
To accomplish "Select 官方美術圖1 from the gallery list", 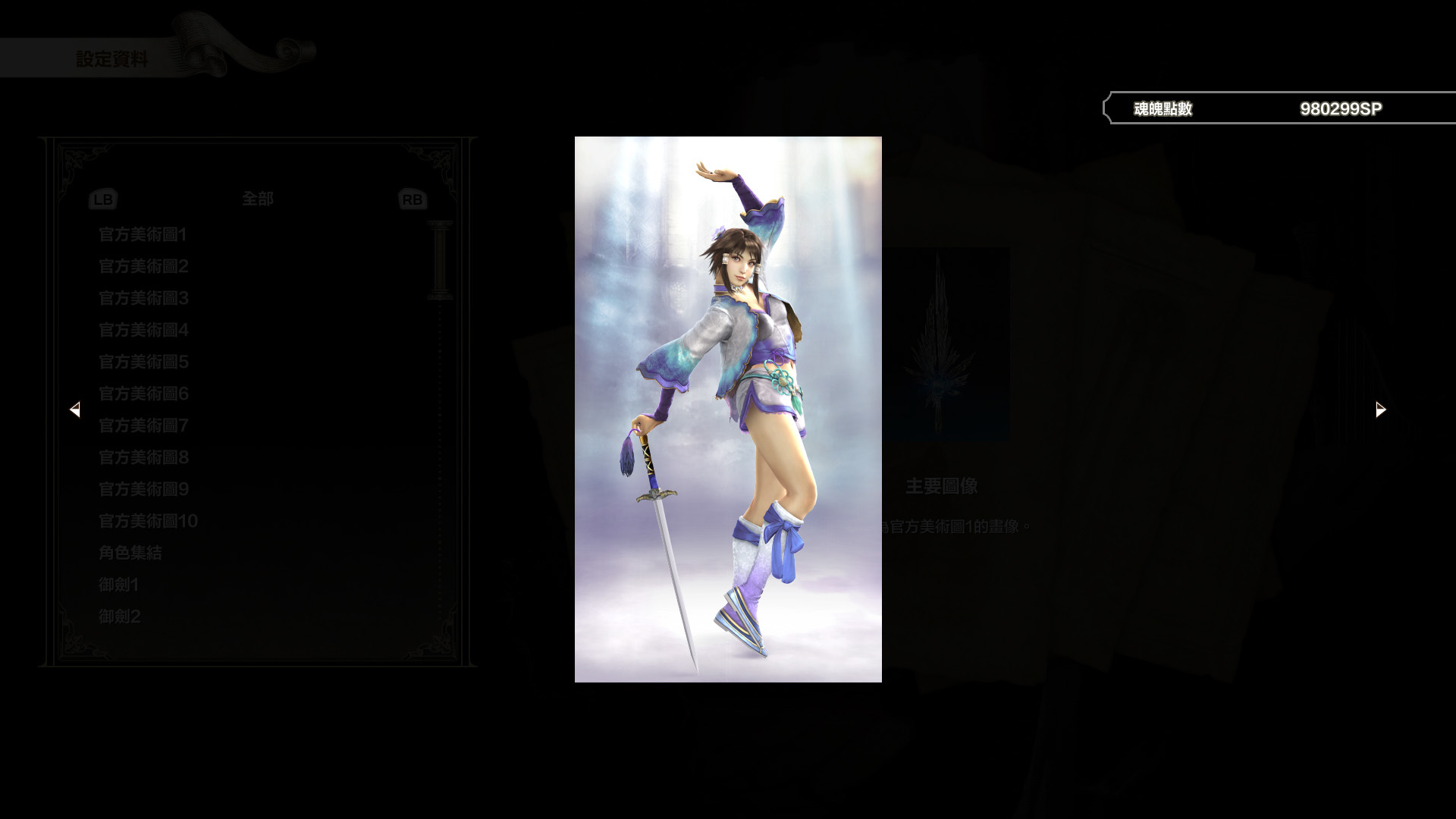I will coord(143,235).
